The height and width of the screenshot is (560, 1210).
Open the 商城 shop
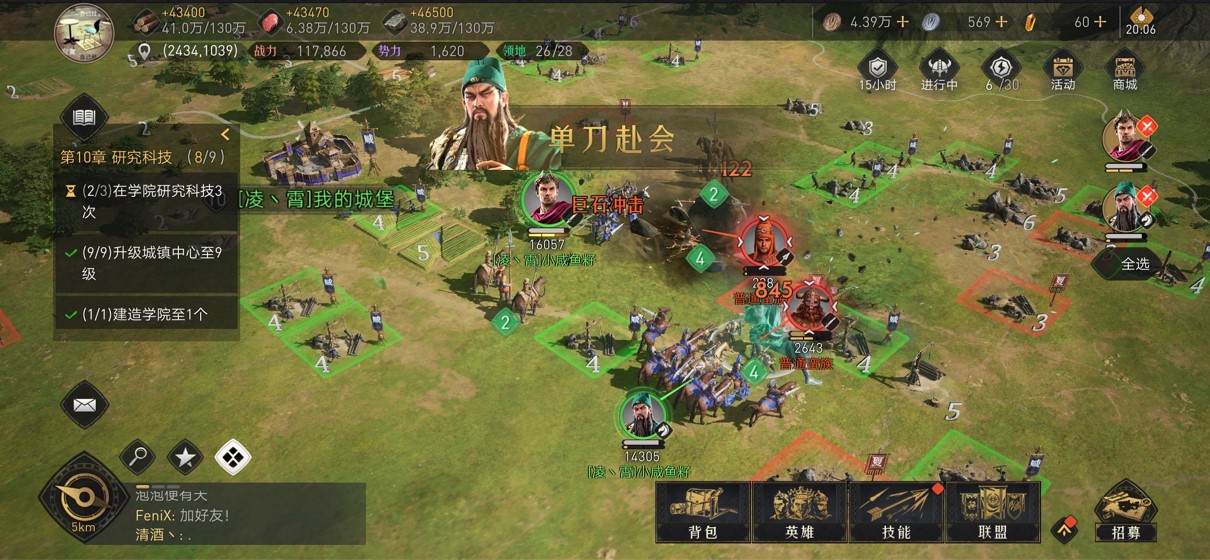tap(1125, 68)
